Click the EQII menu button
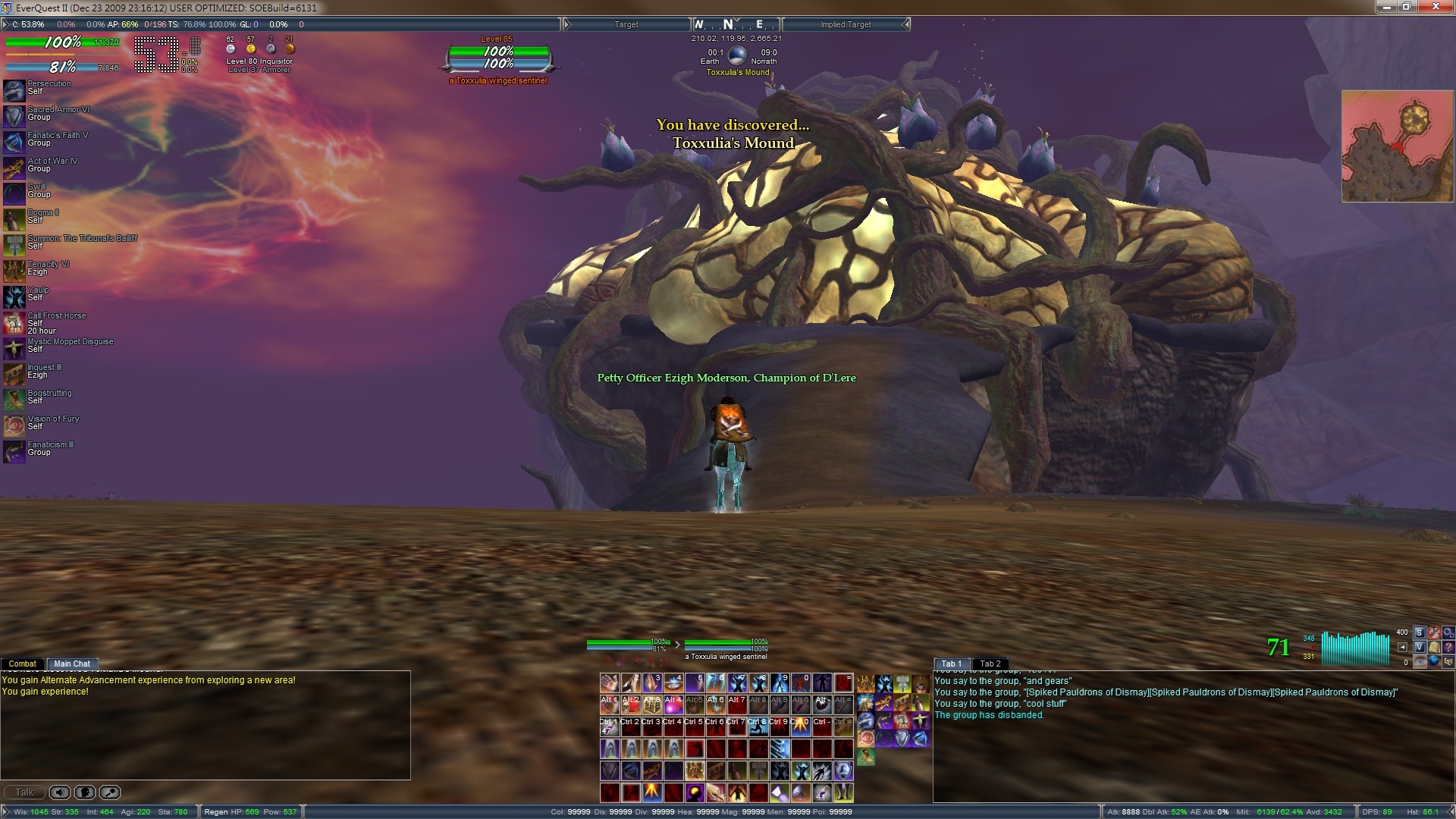 [1448, 661]
